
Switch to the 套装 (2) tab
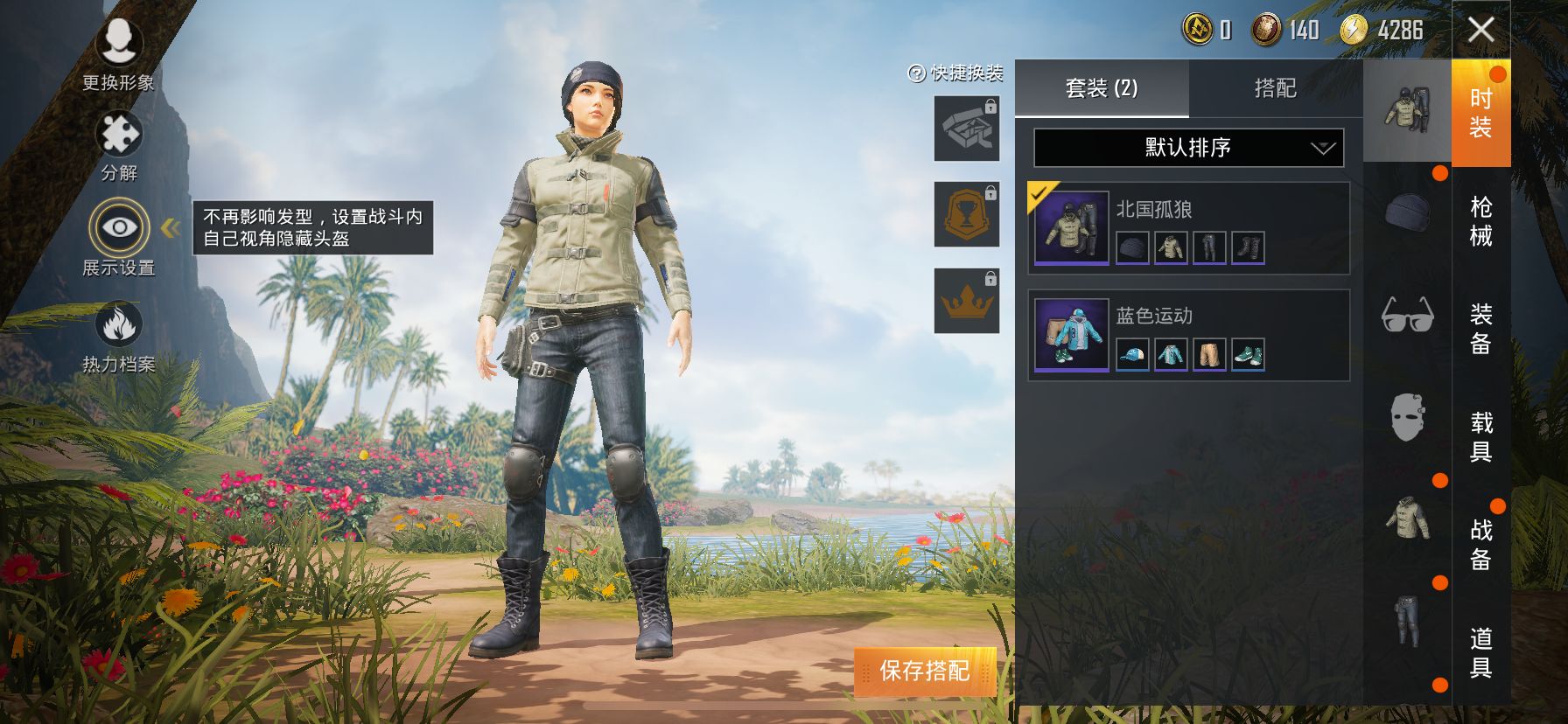pyautogui.click(x=1102, y=88)
